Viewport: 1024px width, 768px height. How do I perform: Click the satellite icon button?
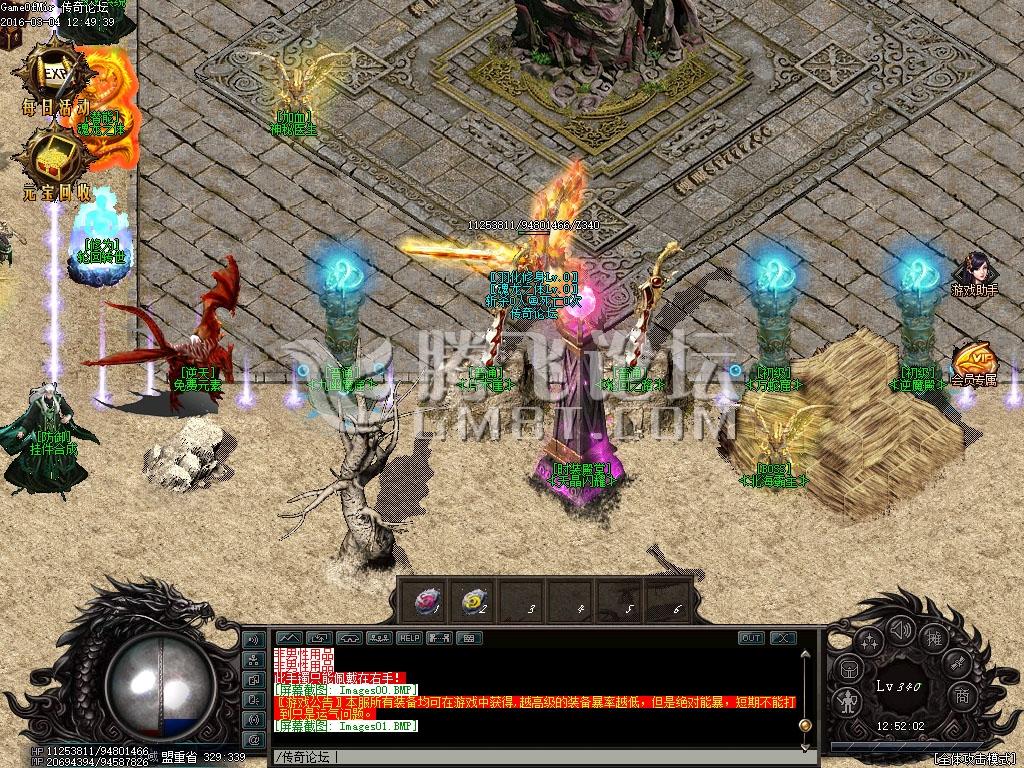pyautogui.click(x=959, y=663)
